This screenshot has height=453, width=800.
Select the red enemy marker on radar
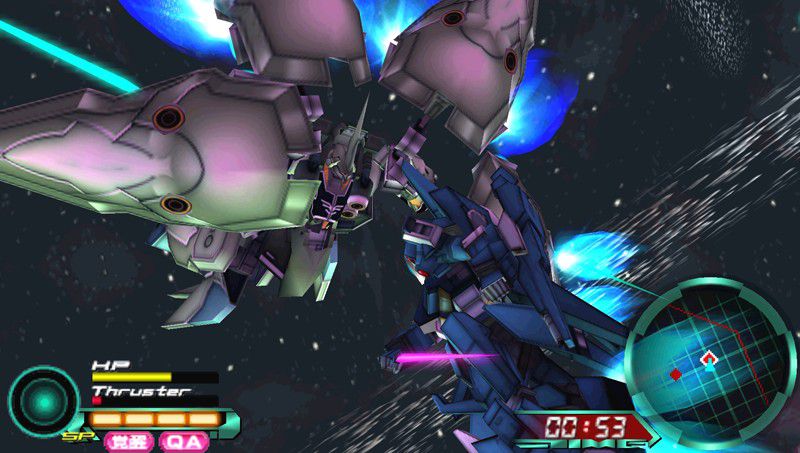676,374
